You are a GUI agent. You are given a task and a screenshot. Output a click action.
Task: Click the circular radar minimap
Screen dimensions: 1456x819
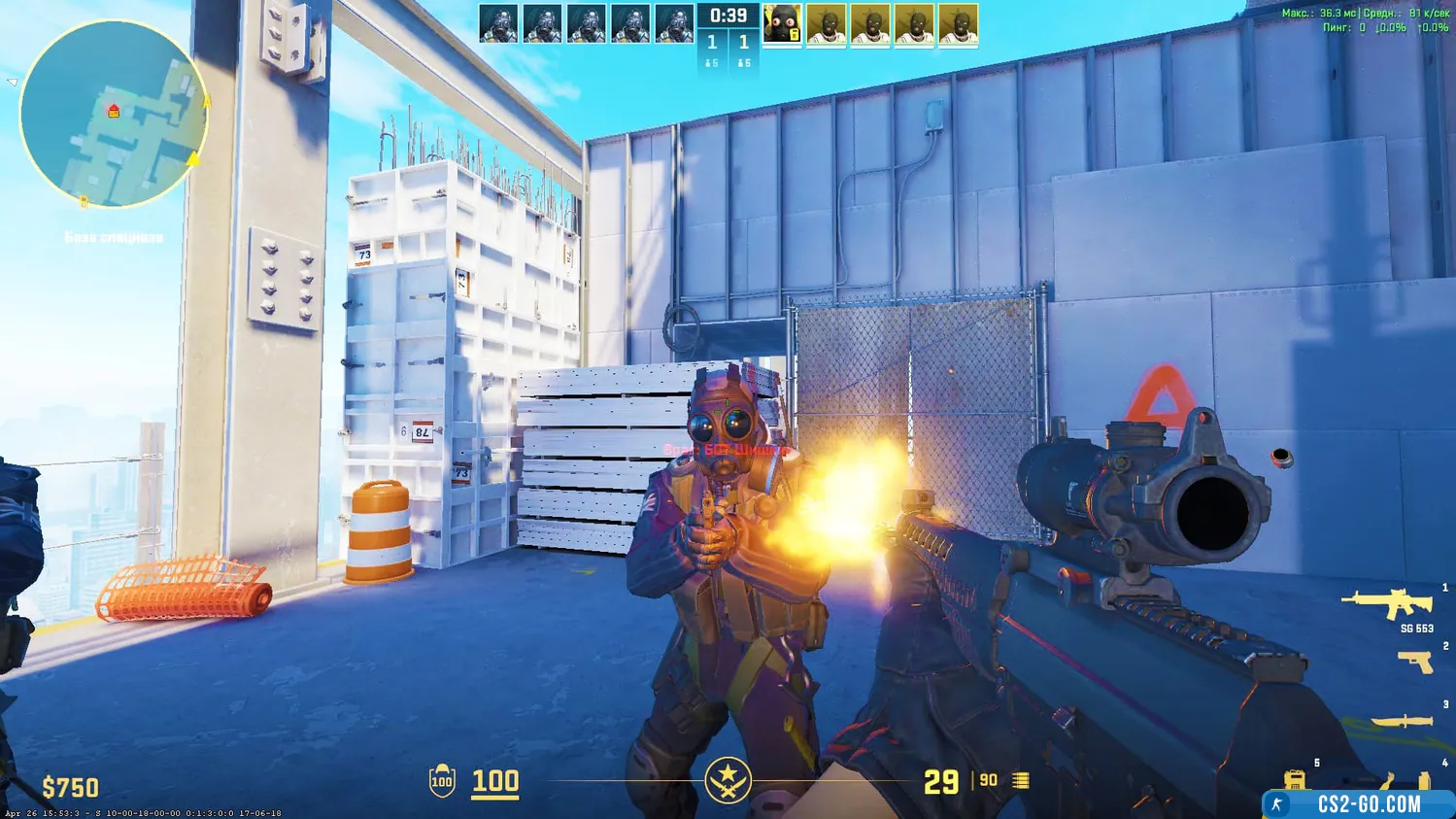(x=114, y=115)
